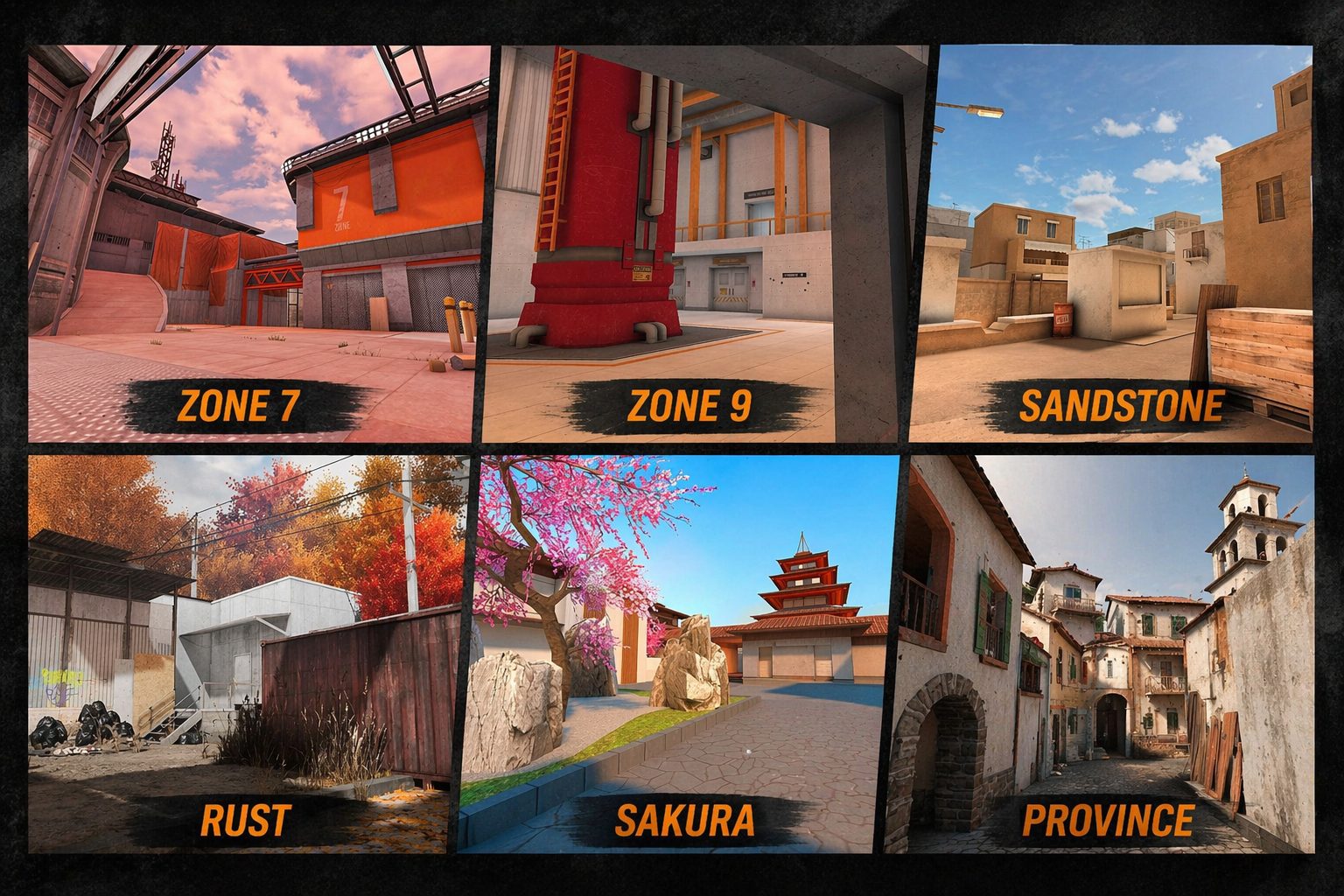Choose the Province map thumbnail
1344x896 pixels.
click(1101, 652)
